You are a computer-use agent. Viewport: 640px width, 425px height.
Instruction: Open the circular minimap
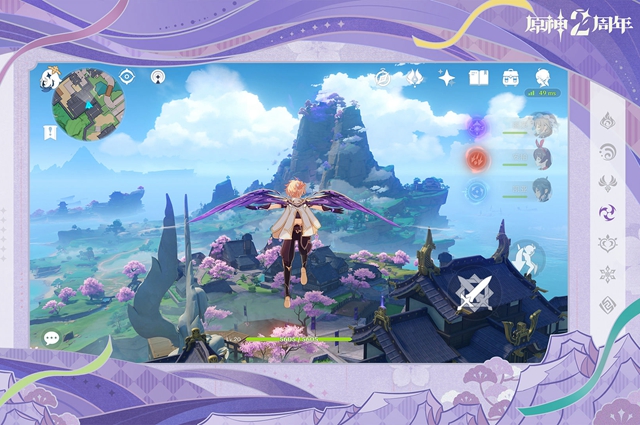pos(89,104)
